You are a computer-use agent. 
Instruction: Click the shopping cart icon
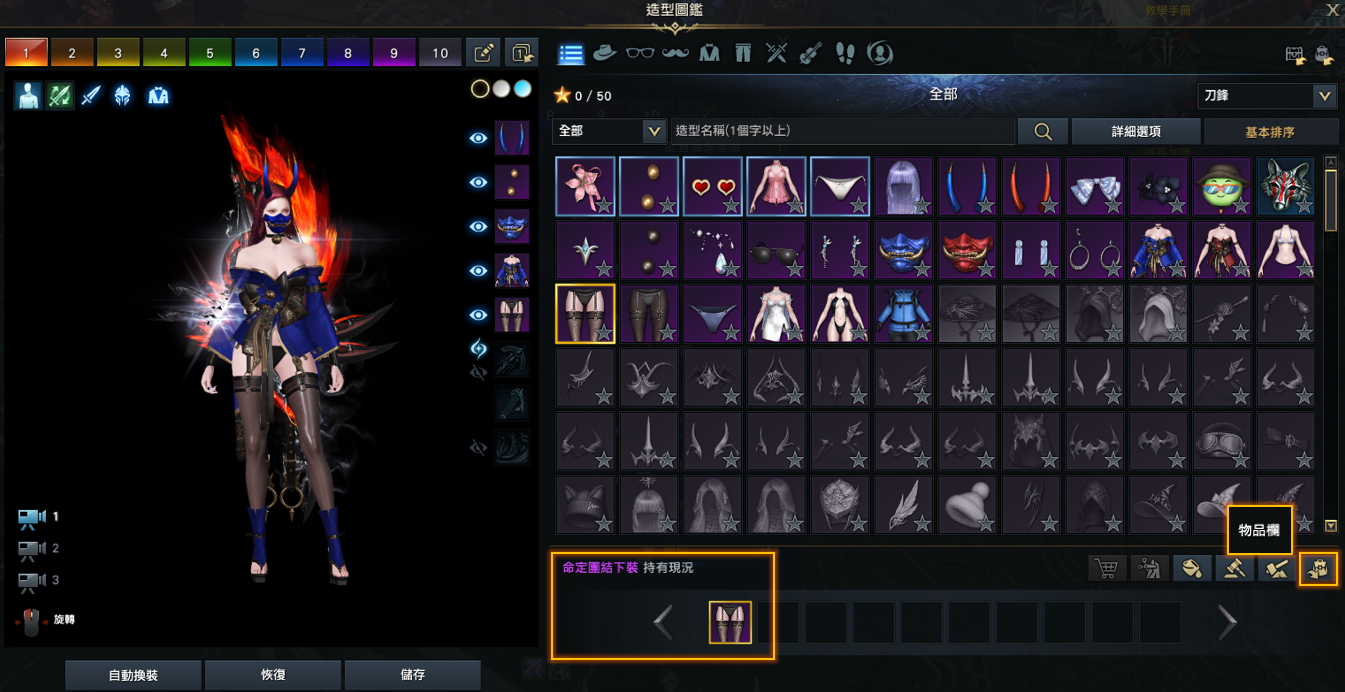tap(1107, 569)
